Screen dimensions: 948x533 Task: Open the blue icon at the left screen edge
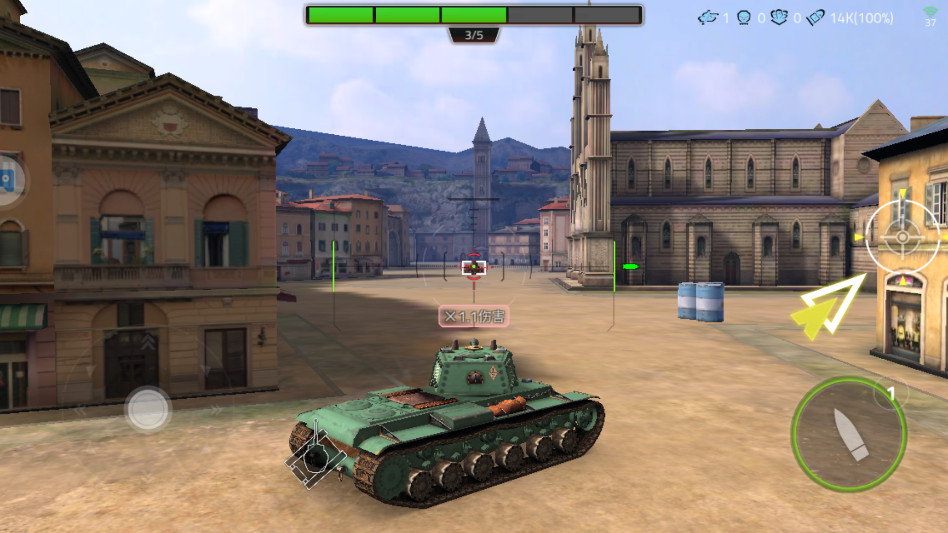[x=8, y=180]
